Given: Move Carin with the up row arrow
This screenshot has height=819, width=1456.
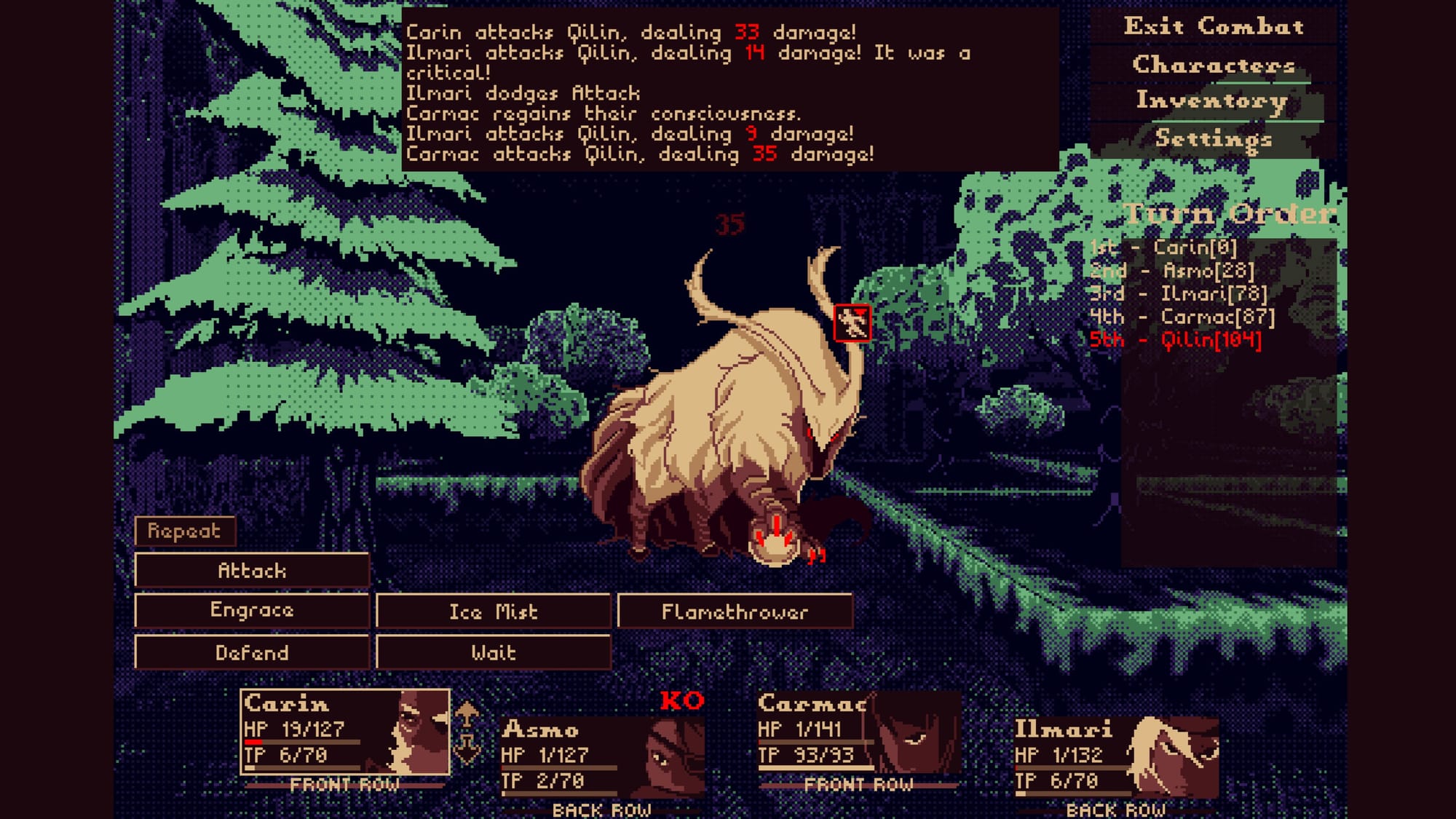Looking at the screenshot, I should (467, 713).
